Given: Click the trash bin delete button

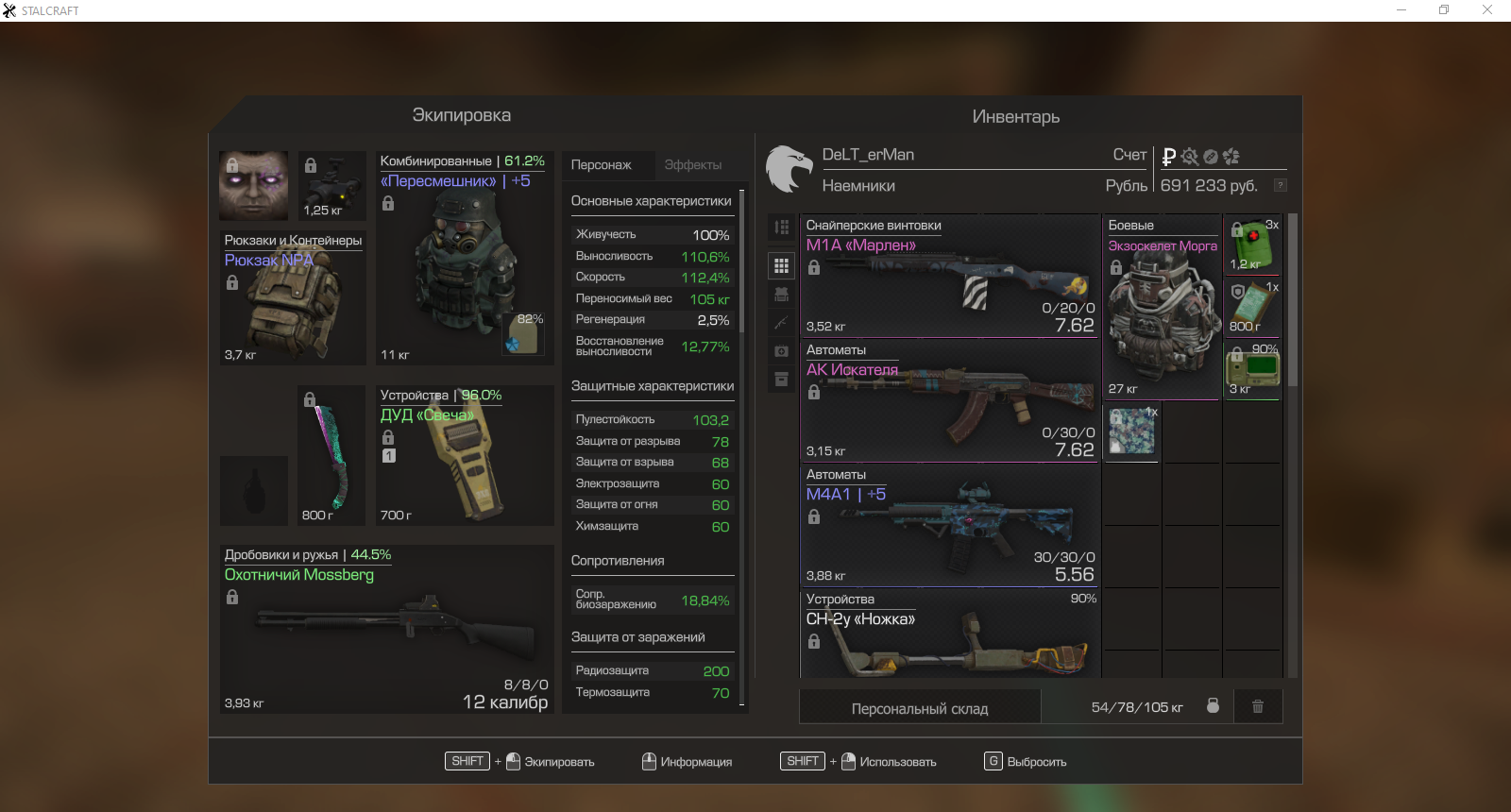Looking at the screenshot, I should 1258,706.
